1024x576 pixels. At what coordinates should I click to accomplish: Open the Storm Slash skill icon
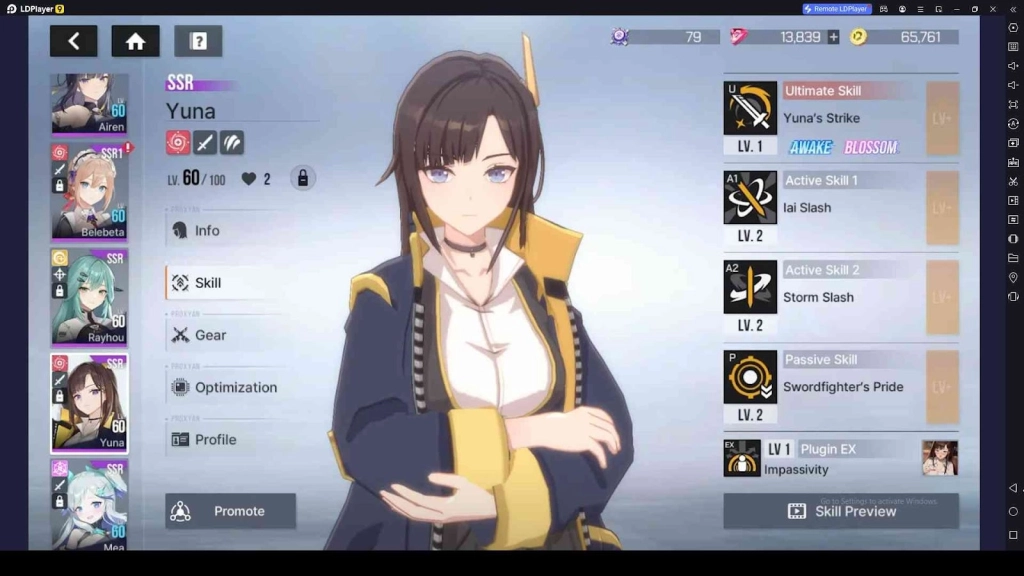[750, 287]
